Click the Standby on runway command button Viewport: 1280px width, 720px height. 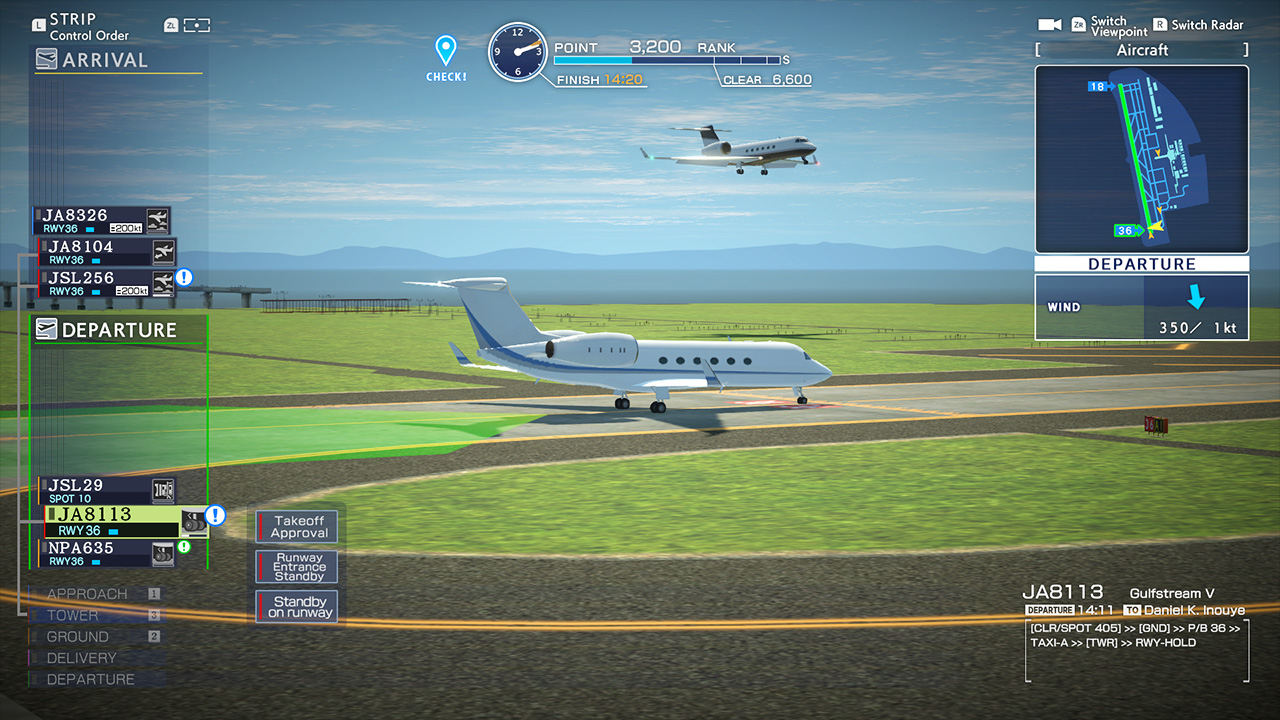[x=296, y=606]
